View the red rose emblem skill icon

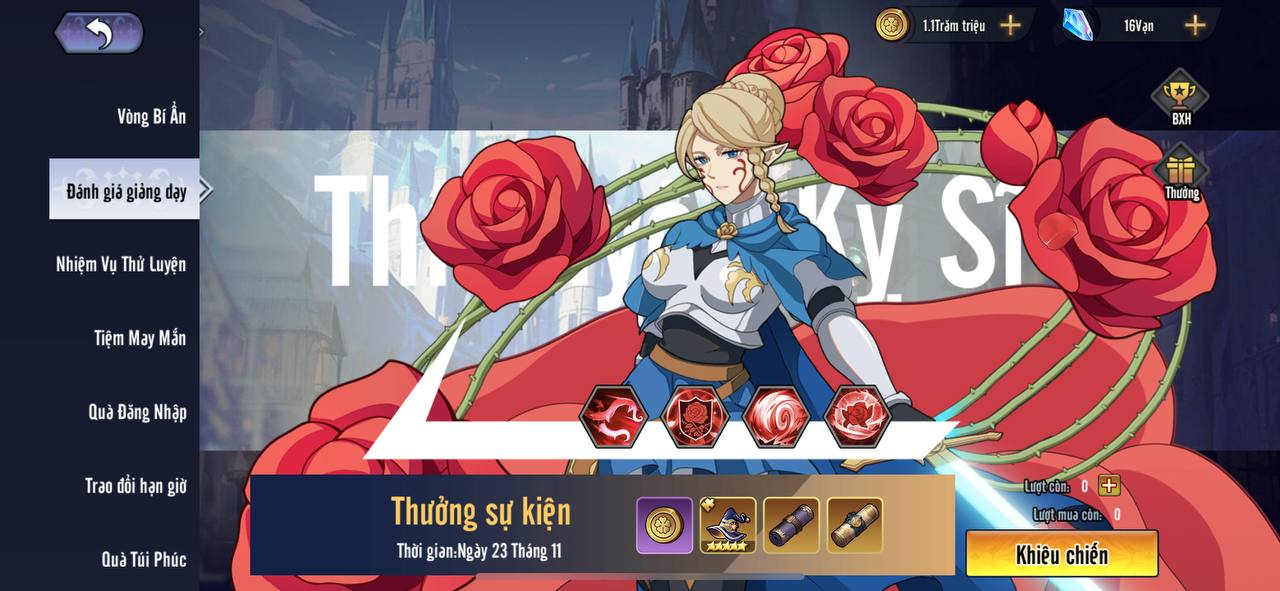[x=695, y=416]
